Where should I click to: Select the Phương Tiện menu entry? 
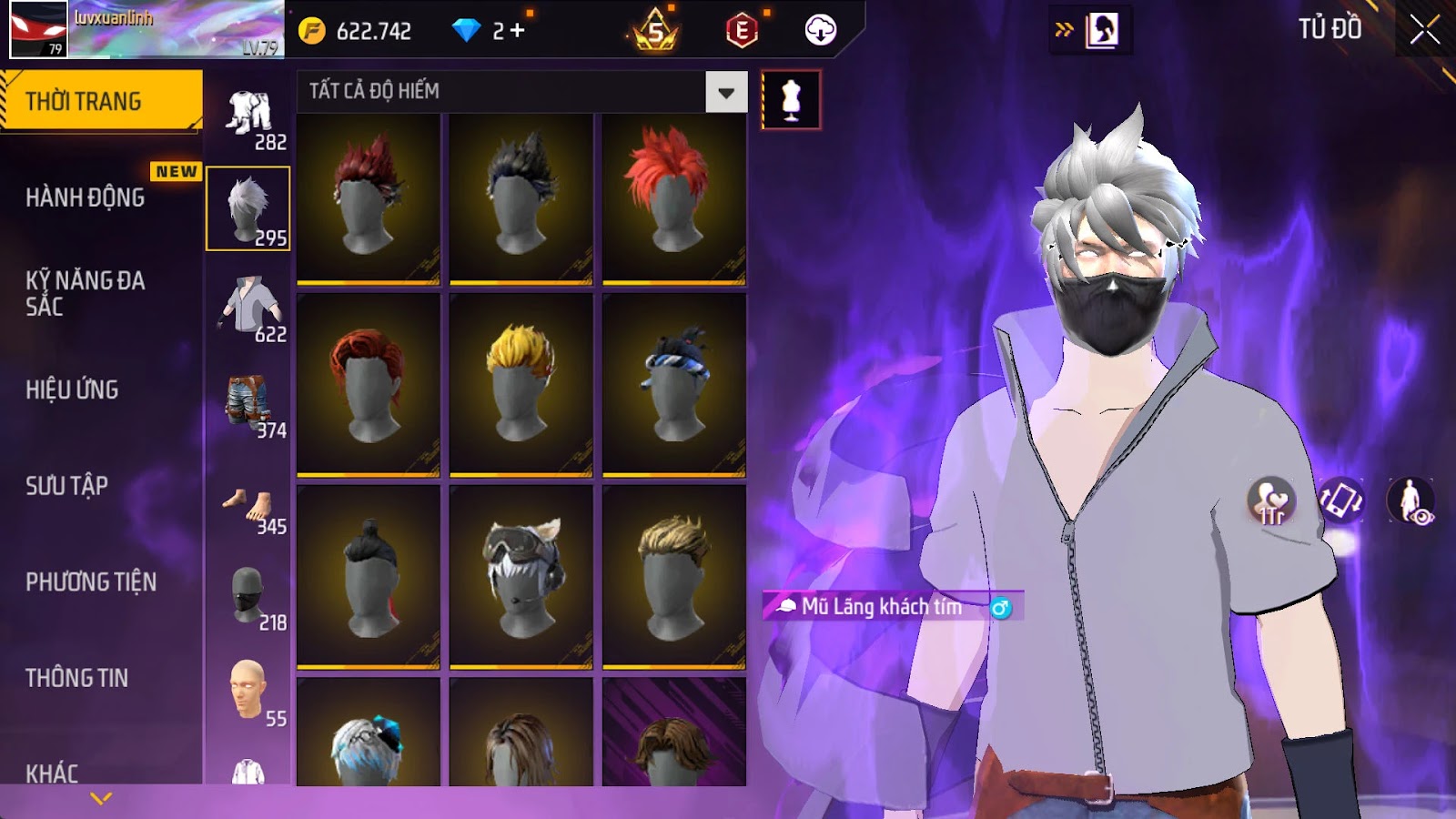click(x=91, y=581)
